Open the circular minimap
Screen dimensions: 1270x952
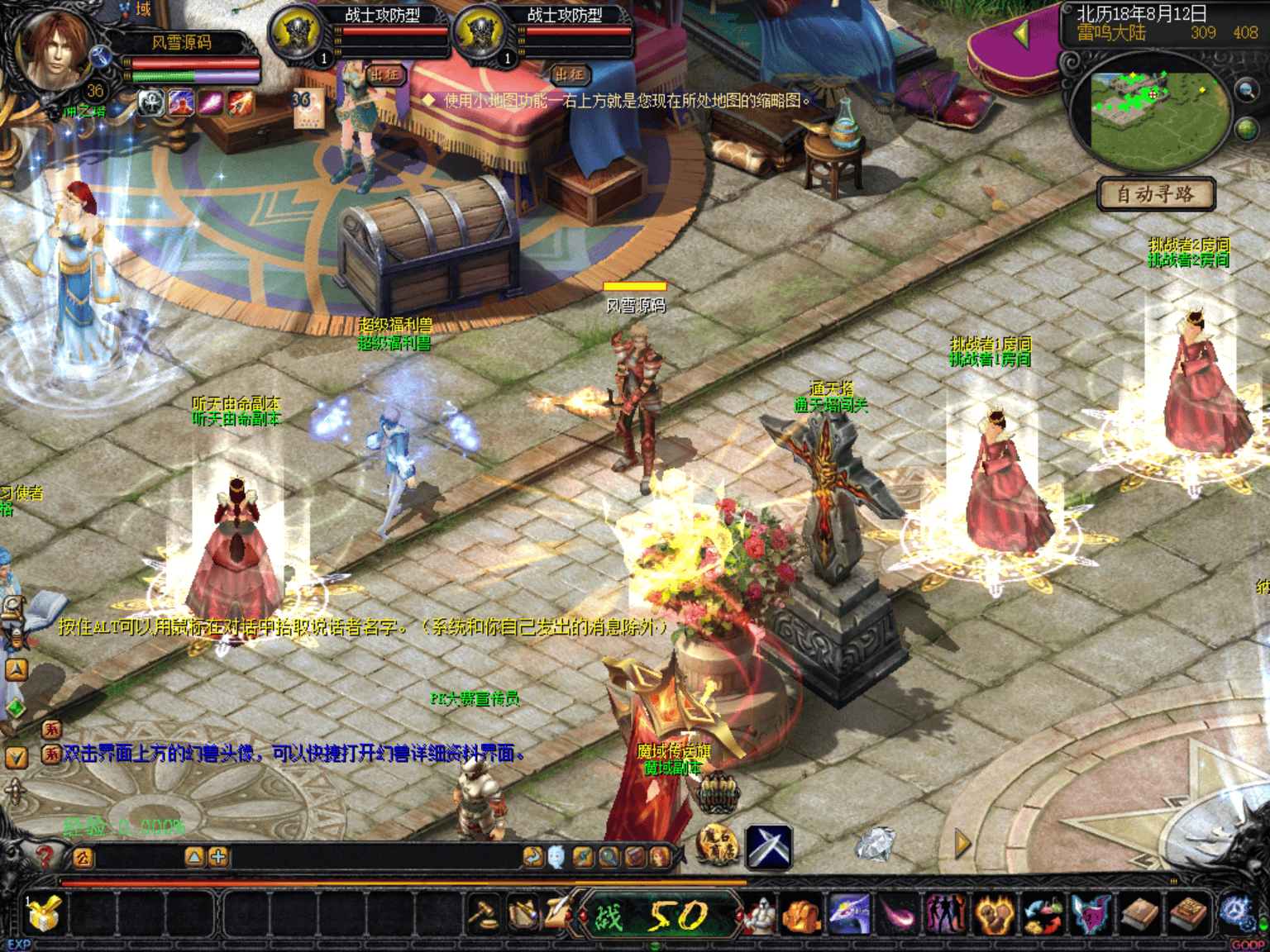[1158, 118]
